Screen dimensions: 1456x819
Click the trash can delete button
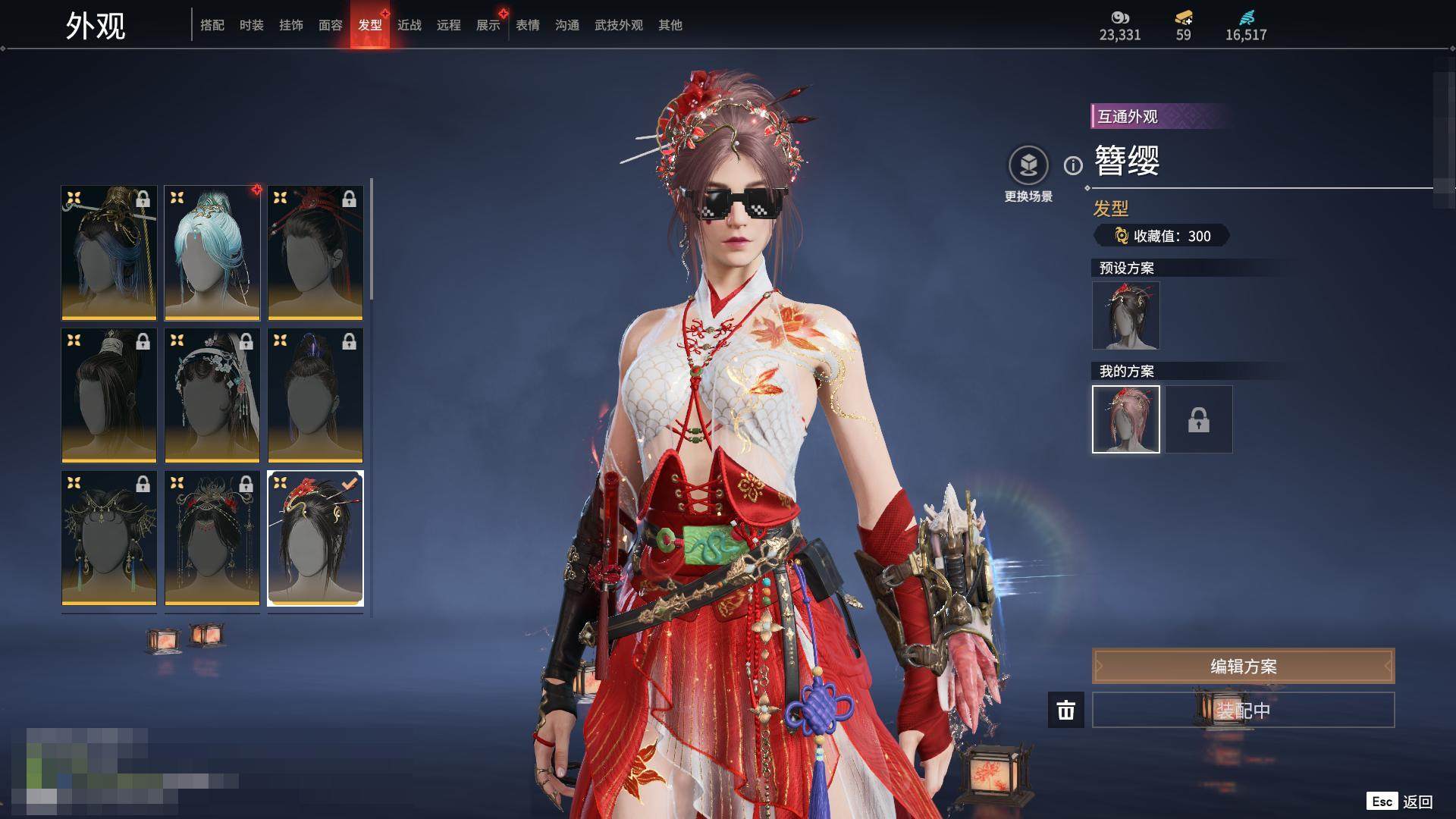click(x=1065, y=710)
